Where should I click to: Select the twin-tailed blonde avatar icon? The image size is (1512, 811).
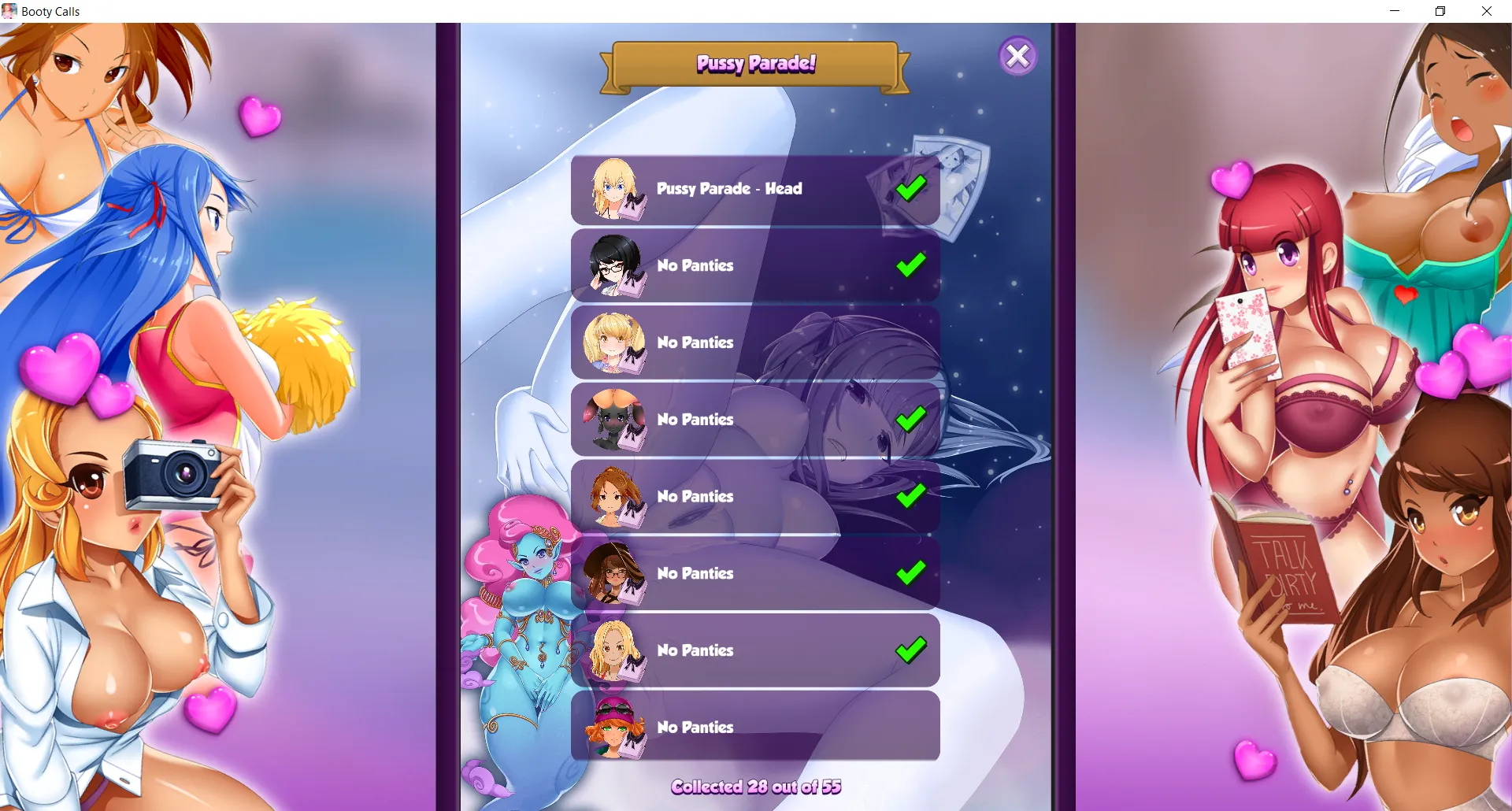point(616,343)
